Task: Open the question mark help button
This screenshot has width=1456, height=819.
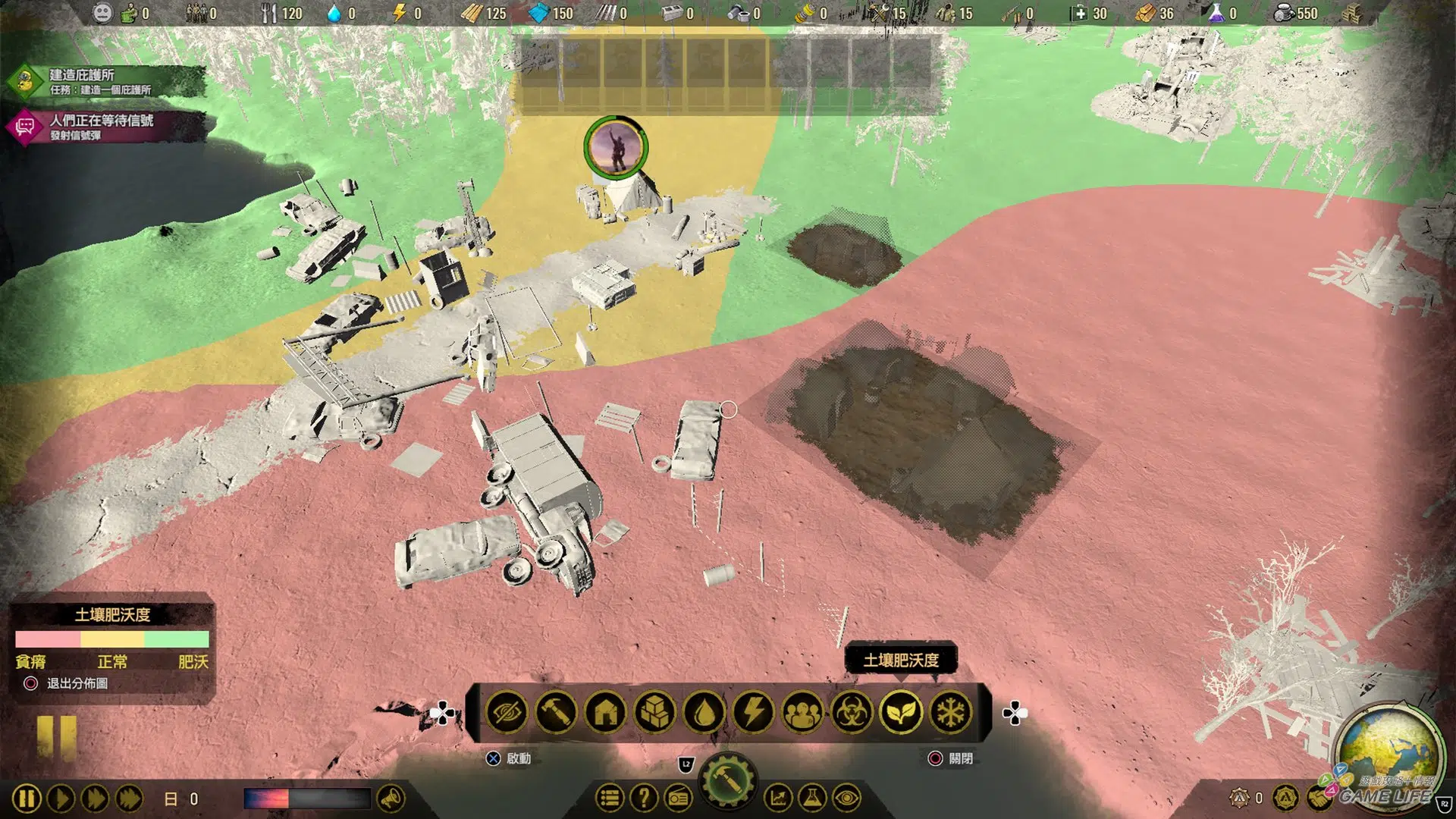Action: click(x=644, y=798)
